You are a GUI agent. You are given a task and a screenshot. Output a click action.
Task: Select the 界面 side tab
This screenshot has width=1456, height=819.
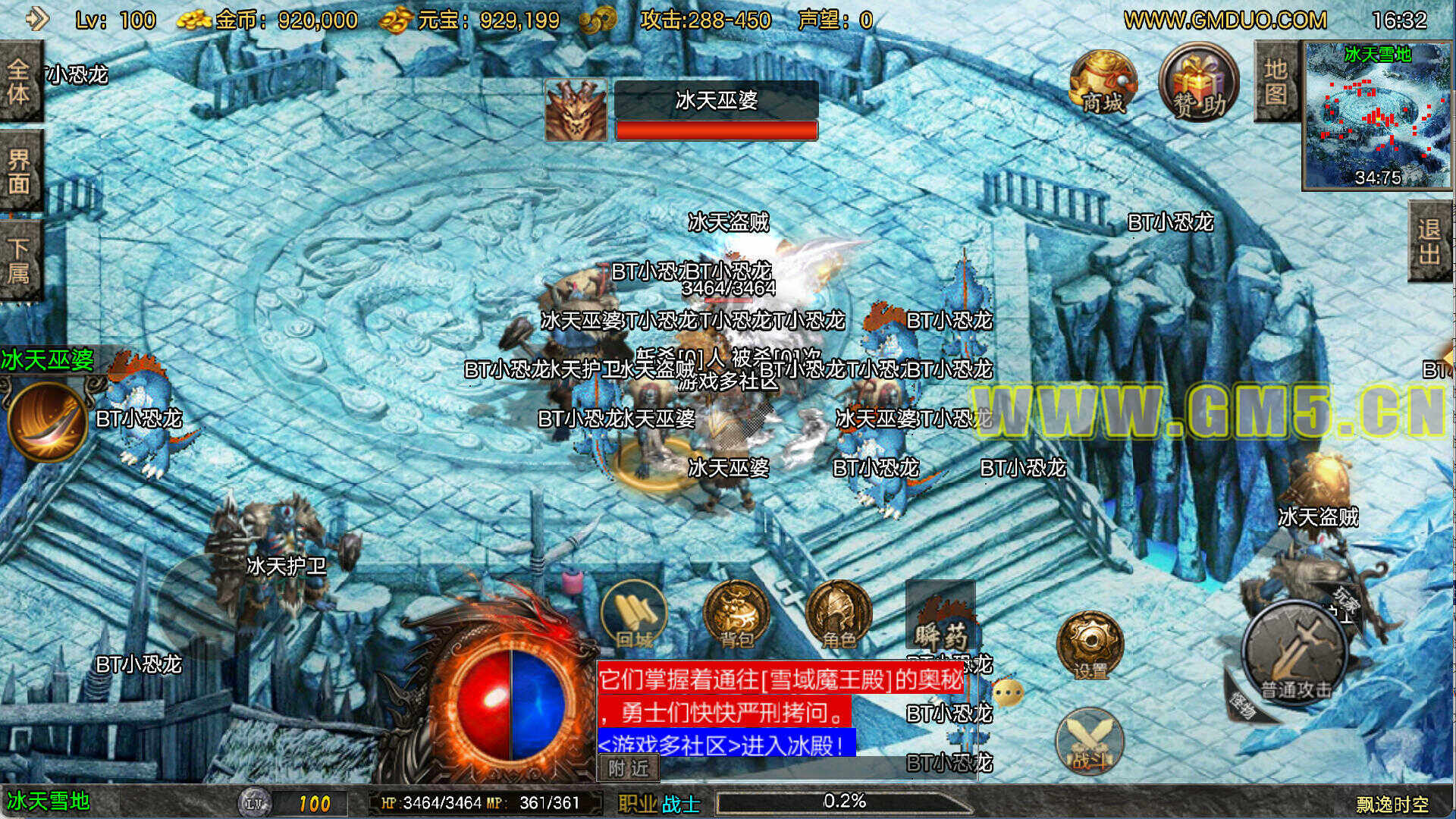pyautogui.click(x=19, y=171)
